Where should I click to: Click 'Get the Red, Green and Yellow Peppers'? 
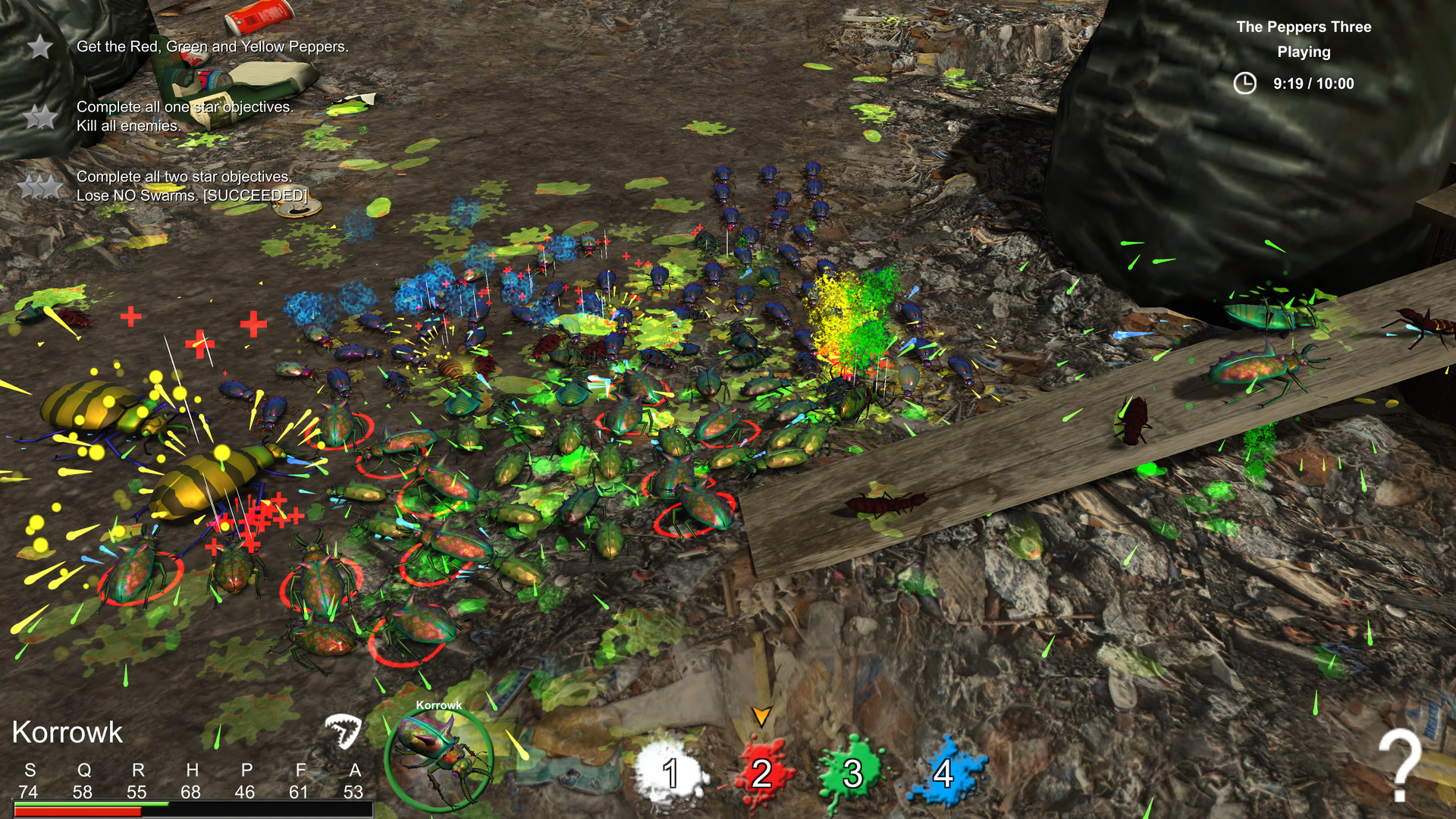pyautogui.click(x=213, y=46)
